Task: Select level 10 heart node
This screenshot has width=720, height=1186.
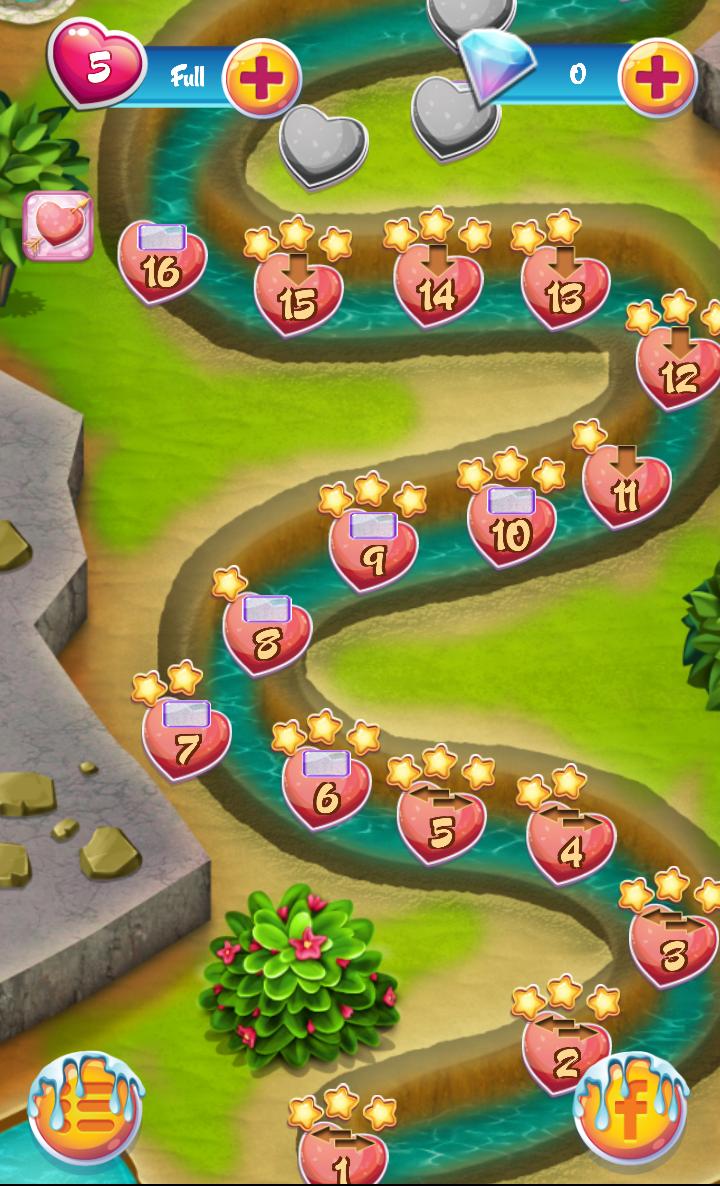Action: coord(511,527)
